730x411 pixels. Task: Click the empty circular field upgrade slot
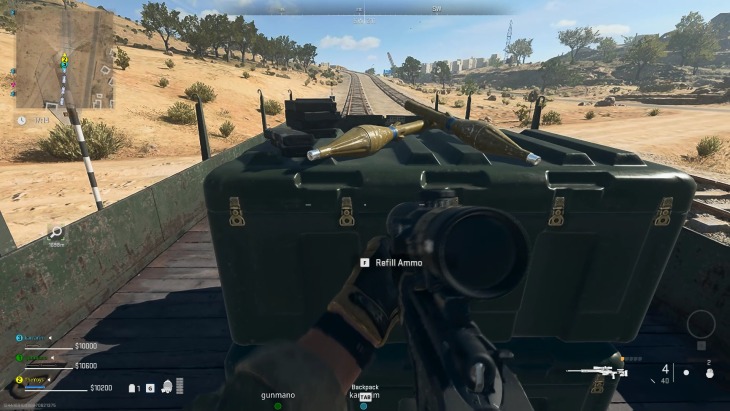point(700,324)
